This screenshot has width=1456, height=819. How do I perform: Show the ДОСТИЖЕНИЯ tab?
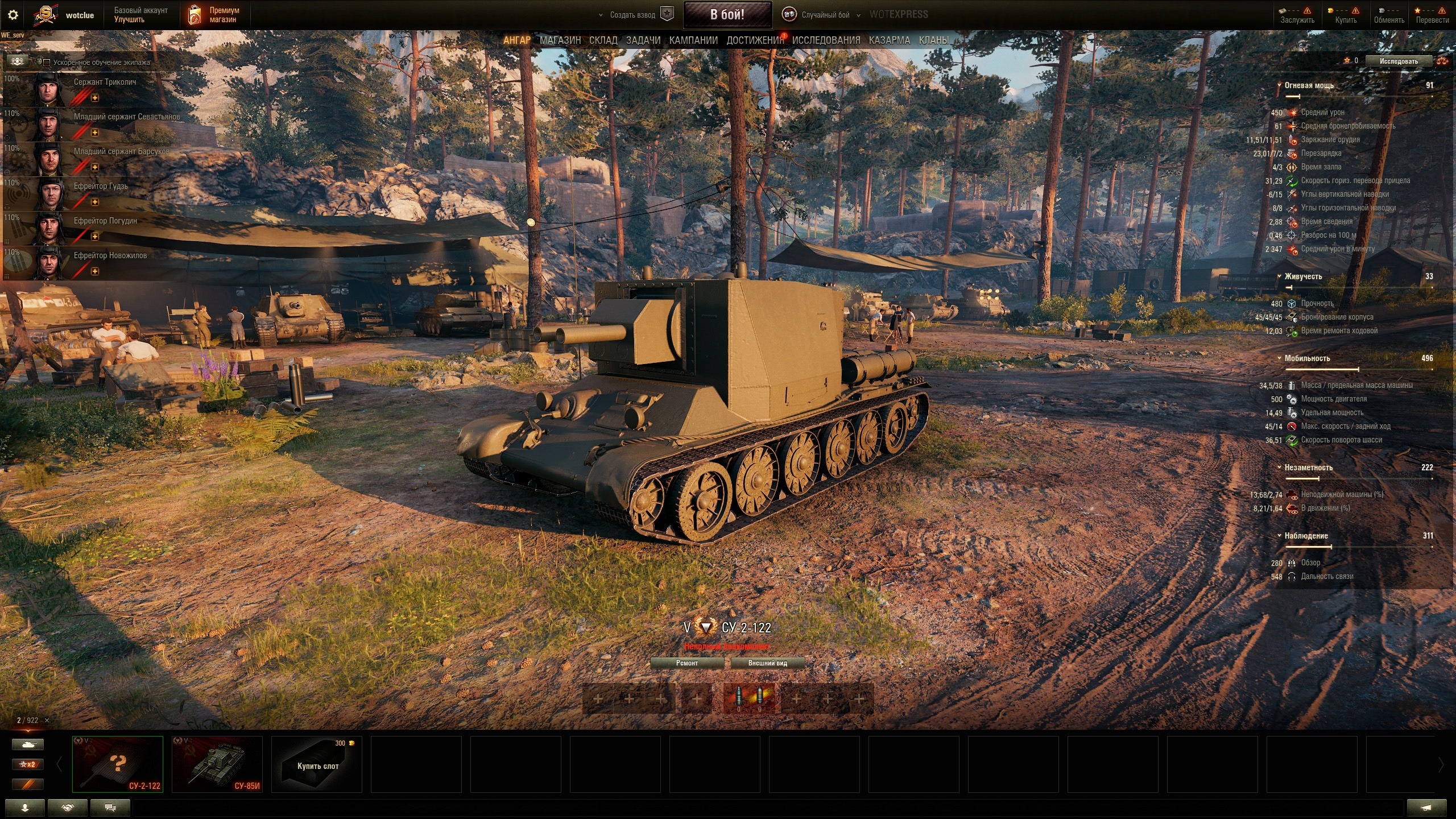[754, 40]
